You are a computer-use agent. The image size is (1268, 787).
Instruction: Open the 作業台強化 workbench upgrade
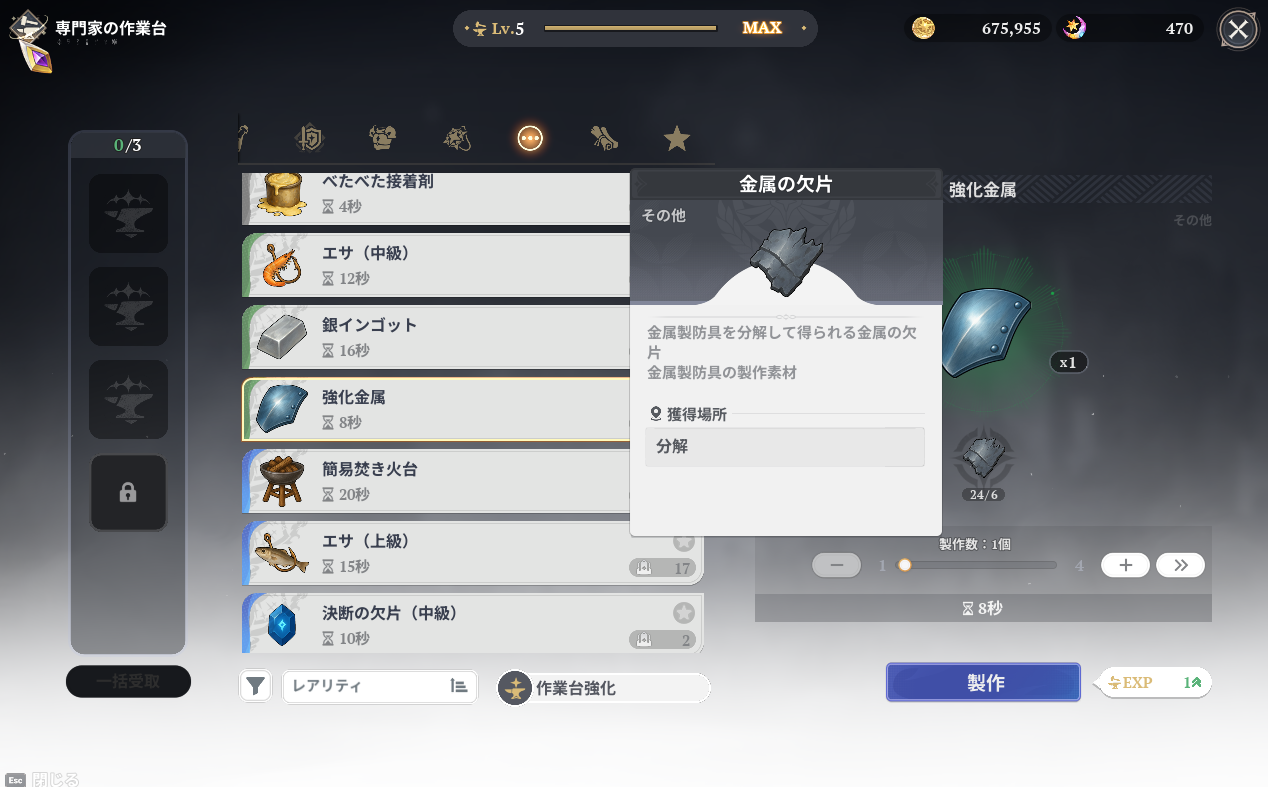pos(604,688)
